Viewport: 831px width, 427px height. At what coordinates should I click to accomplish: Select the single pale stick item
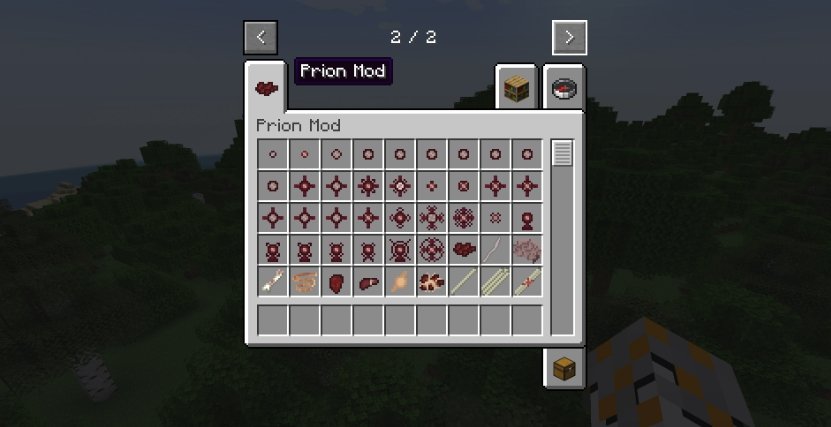[463, 282]
